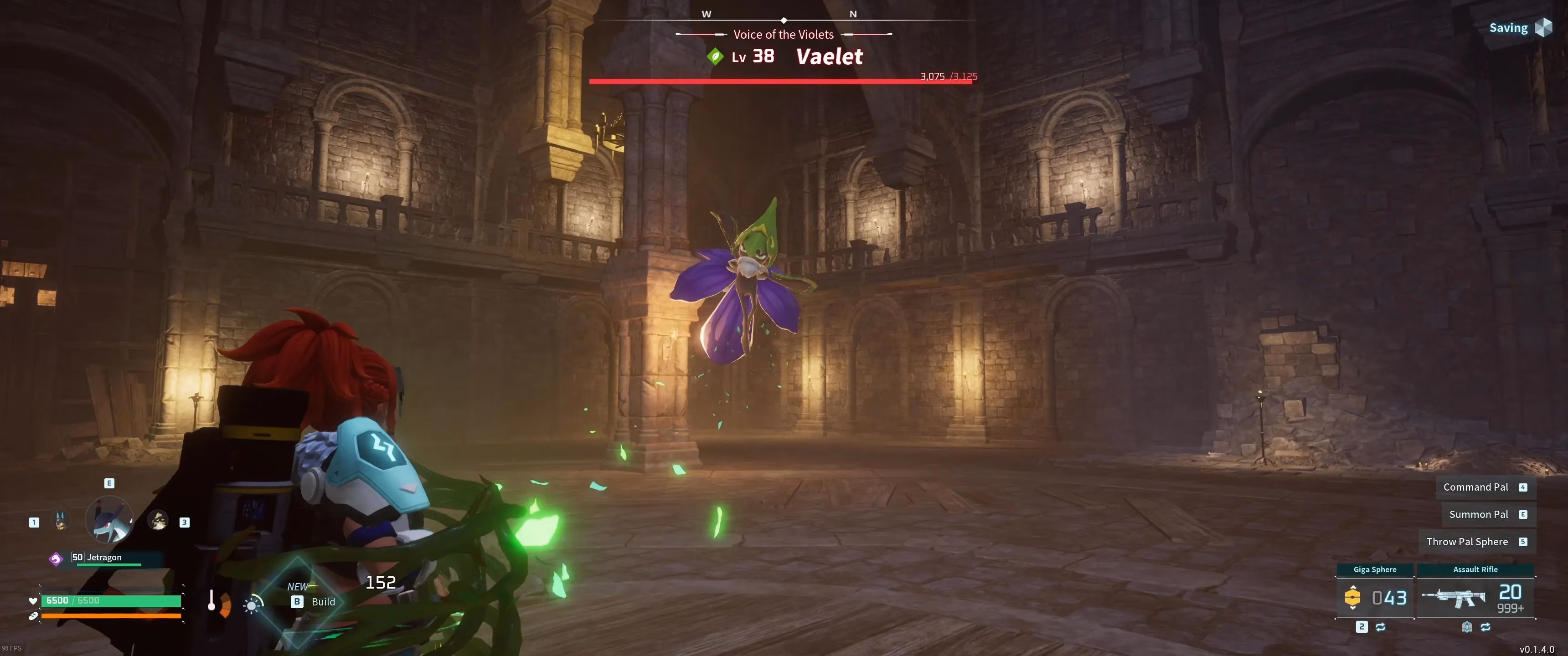Open party slot 1 pal portrait

(61, 521)
